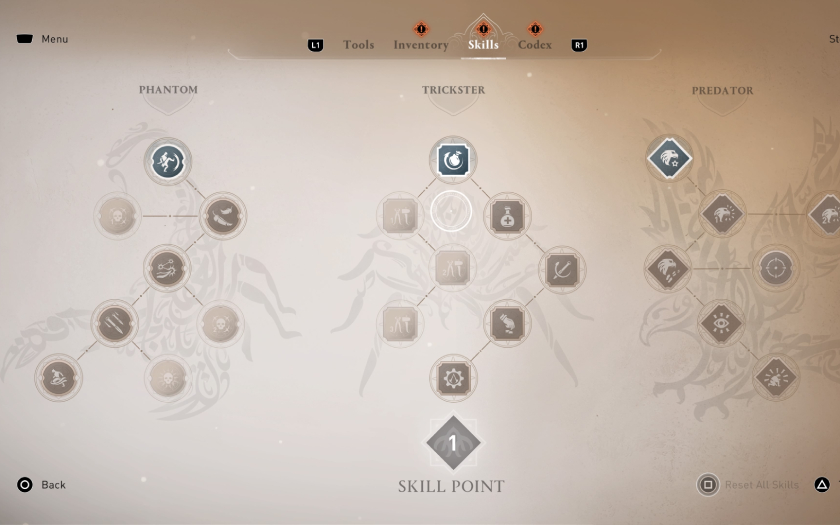Screen dimensions: 840x525
Task: Go Back from the skills screen
Action: coord(41,485)
